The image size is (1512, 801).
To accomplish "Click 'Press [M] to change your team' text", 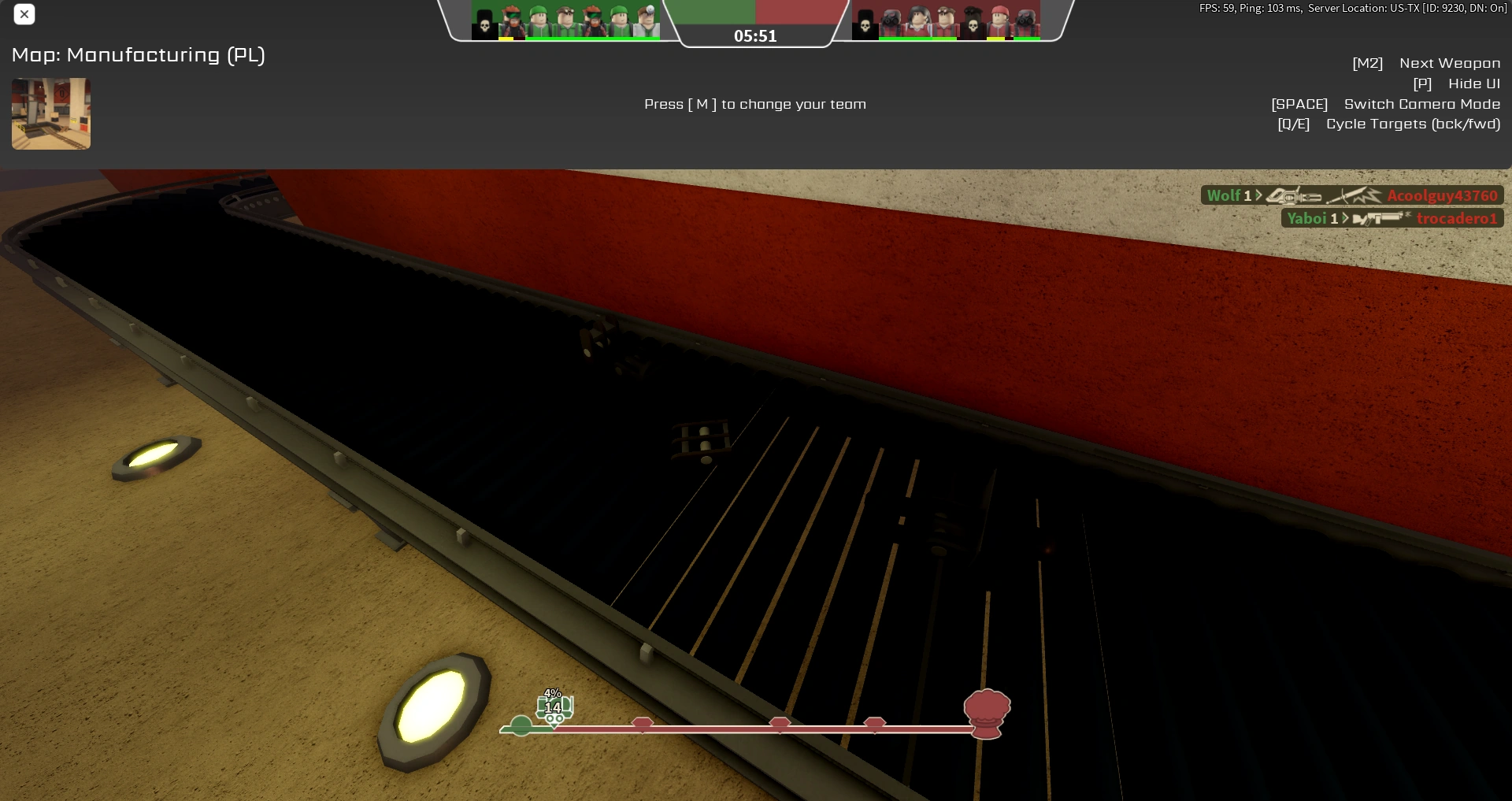I will point(754,104).
